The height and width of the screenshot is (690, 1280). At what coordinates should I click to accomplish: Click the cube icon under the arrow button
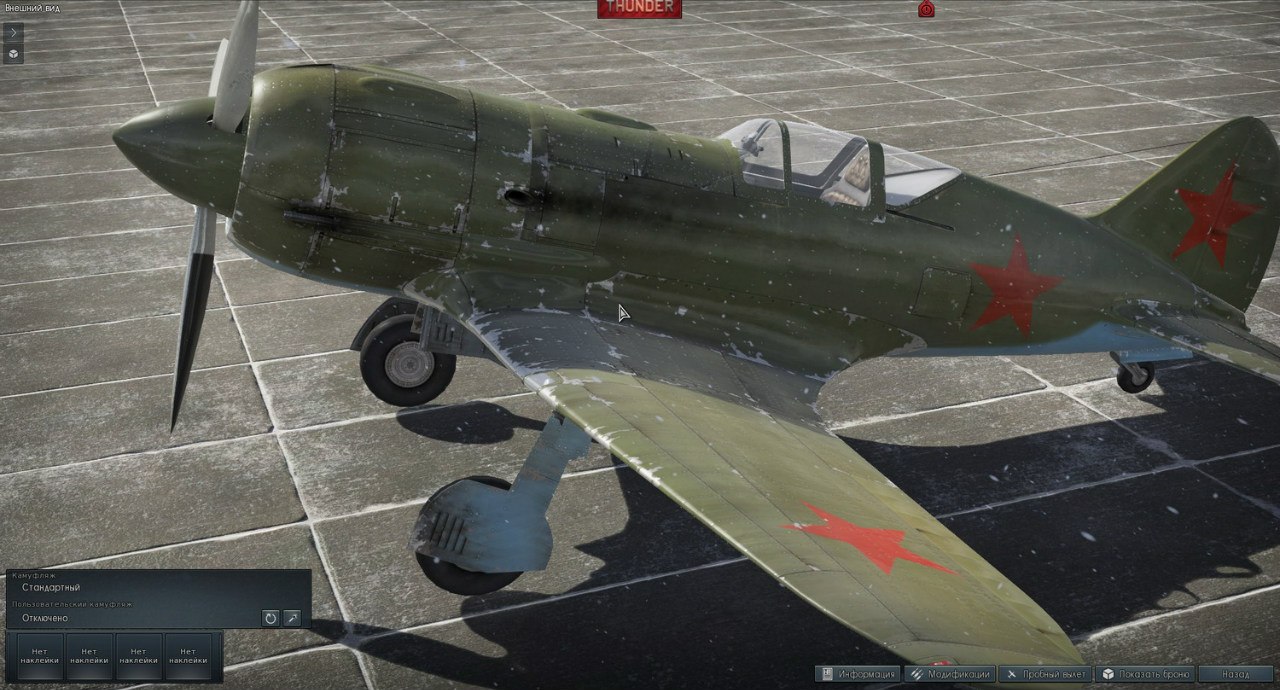pyautogui.click(x=13, y=54)
